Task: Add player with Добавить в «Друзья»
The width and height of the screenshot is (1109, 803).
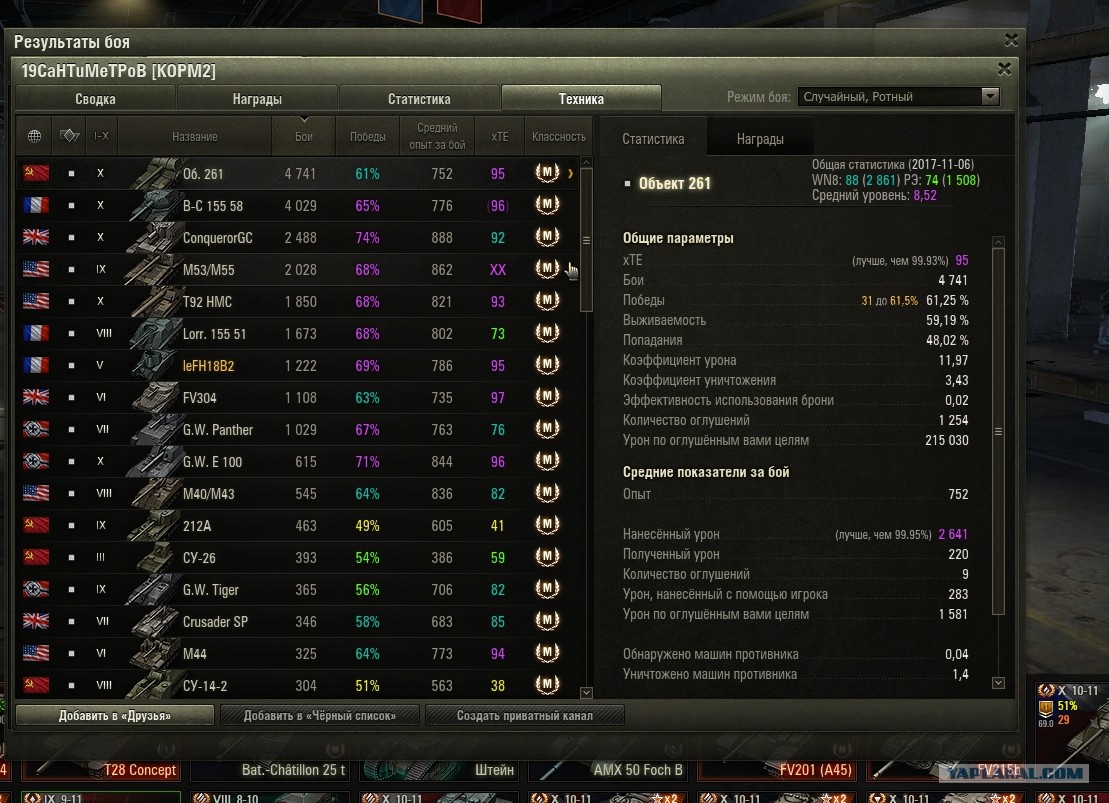Action: (x=115, y=715)
